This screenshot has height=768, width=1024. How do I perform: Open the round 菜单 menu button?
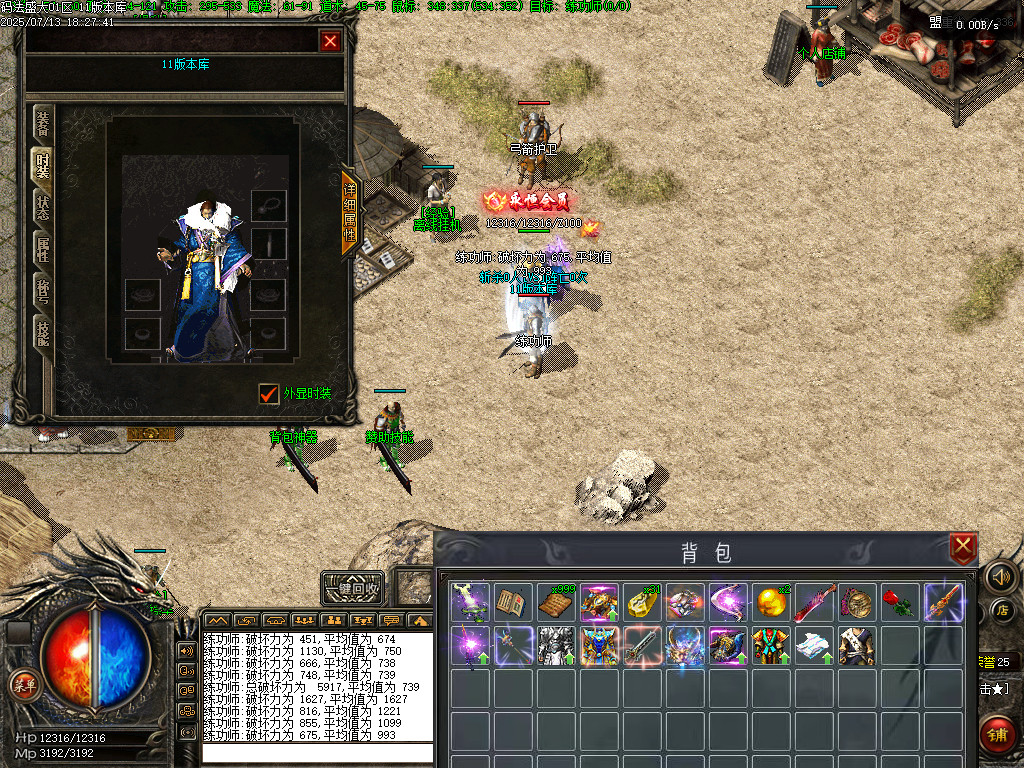click(22, 684)
